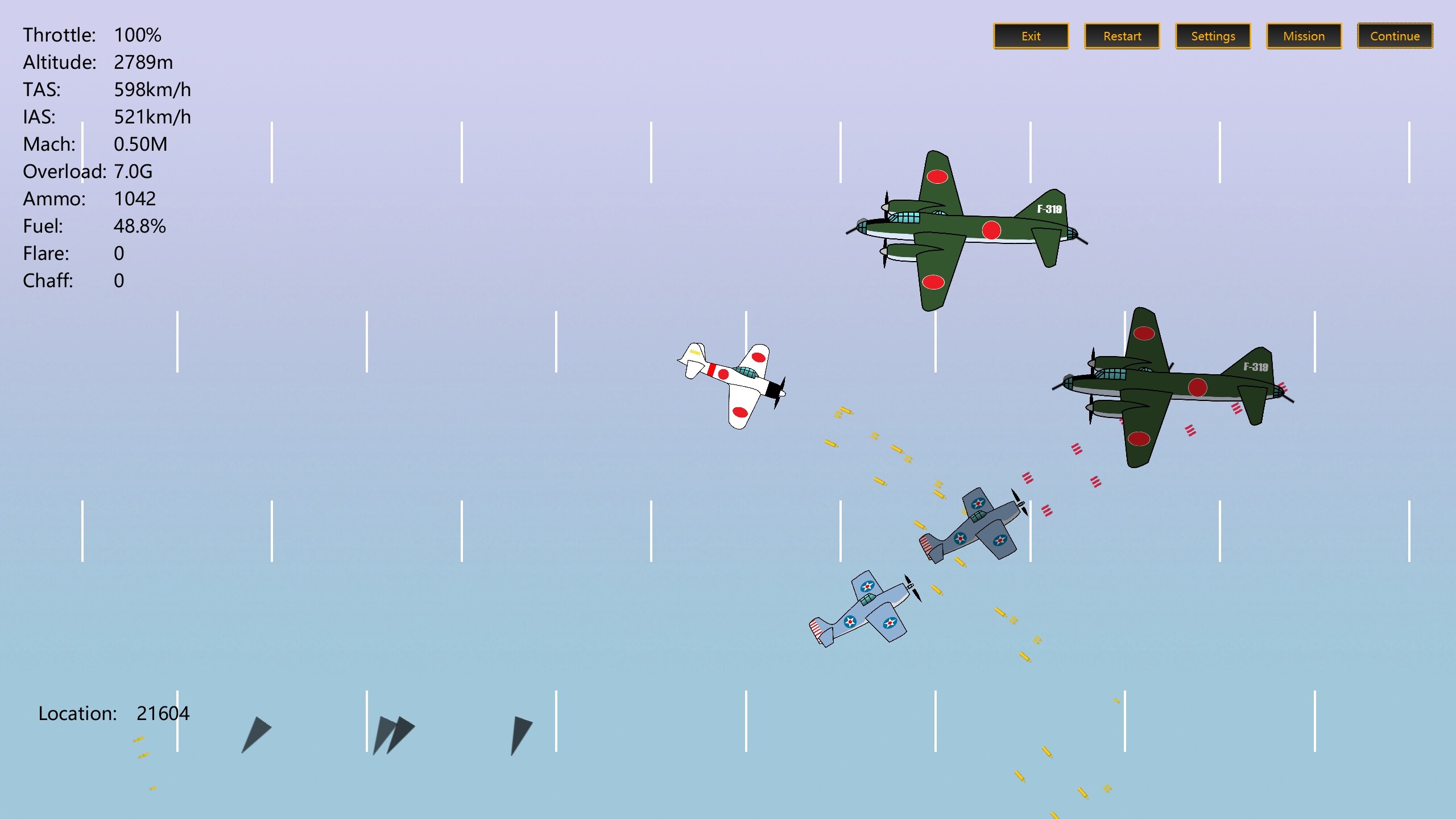Click the single dark arrow marker near Location
Screen dimensions: 1456x819
click(x=256, y=734)
